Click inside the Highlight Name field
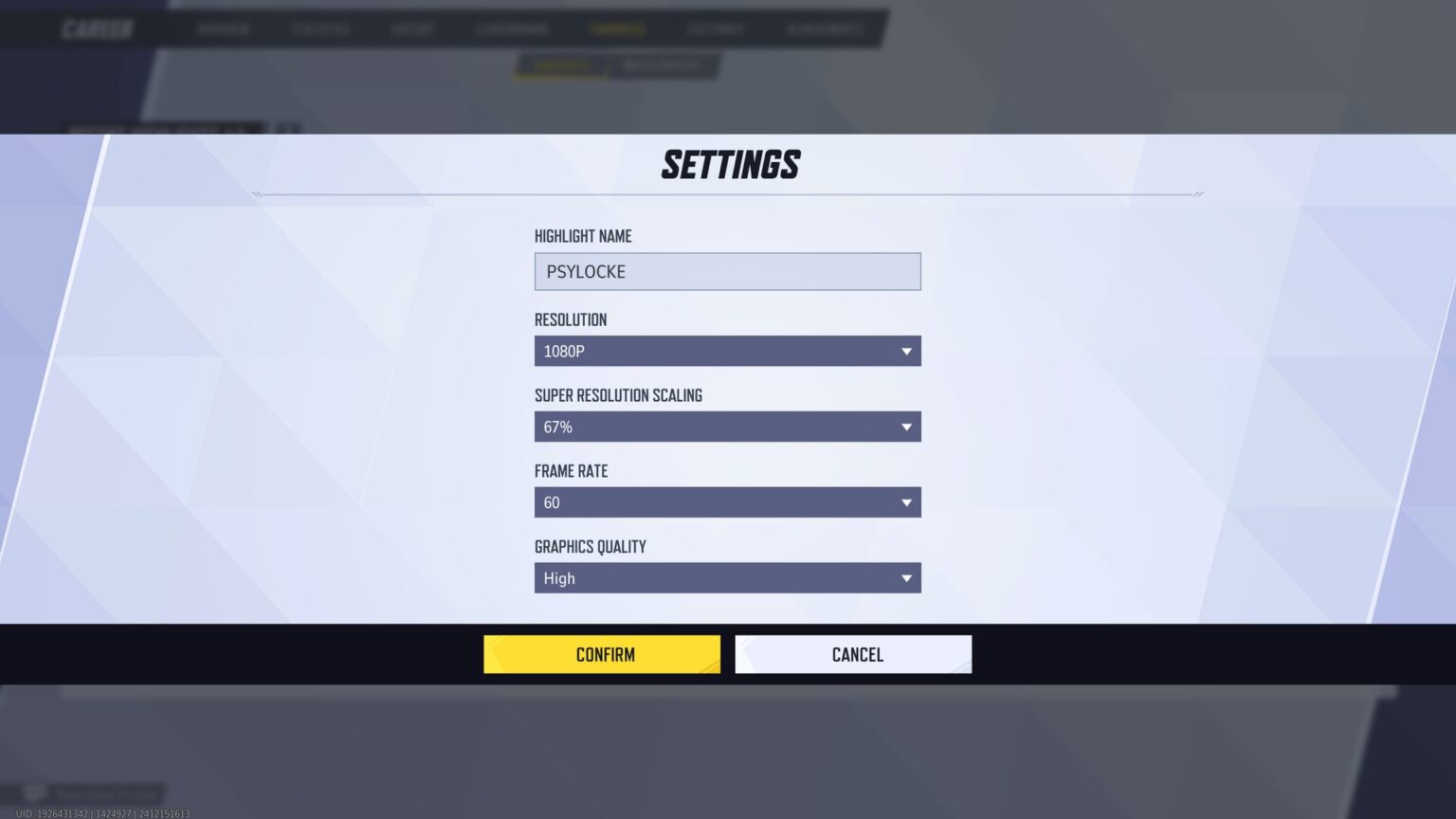The width and height of the screenshot is (1456, 819). (727, 271)
